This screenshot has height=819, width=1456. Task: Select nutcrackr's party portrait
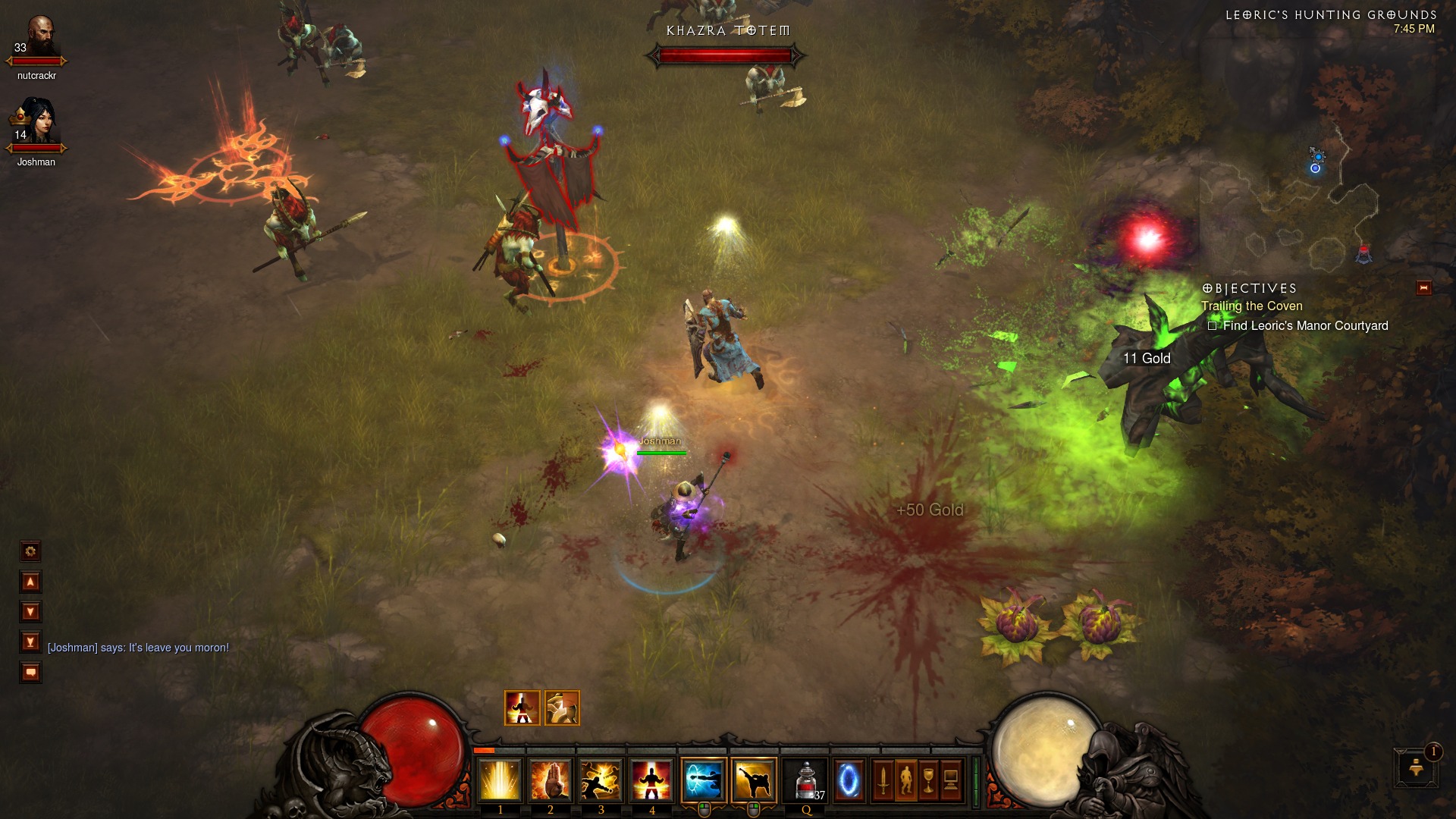pos(36,39)
